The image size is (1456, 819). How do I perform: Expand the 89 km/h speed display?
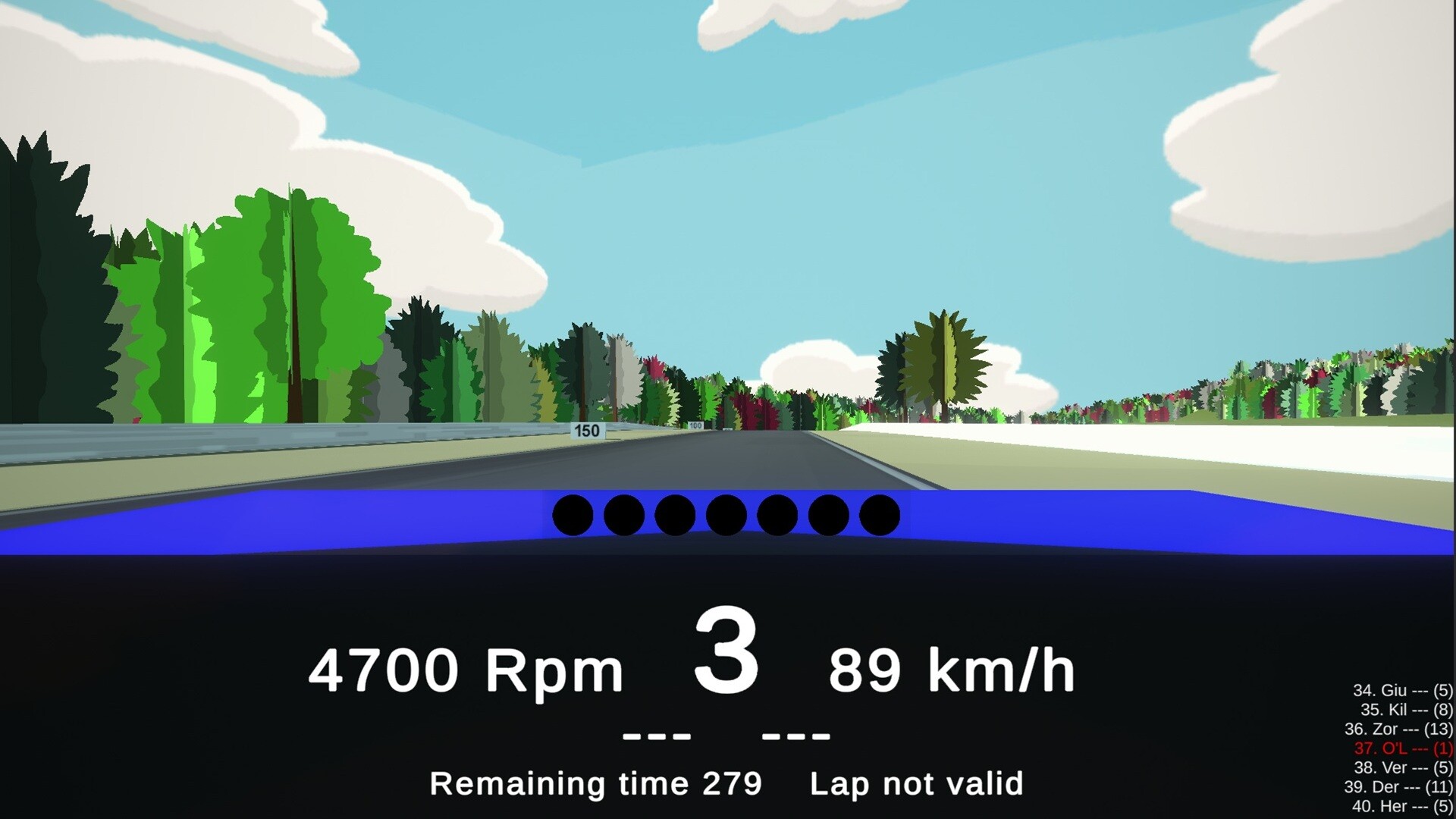(x=955, y=667)
